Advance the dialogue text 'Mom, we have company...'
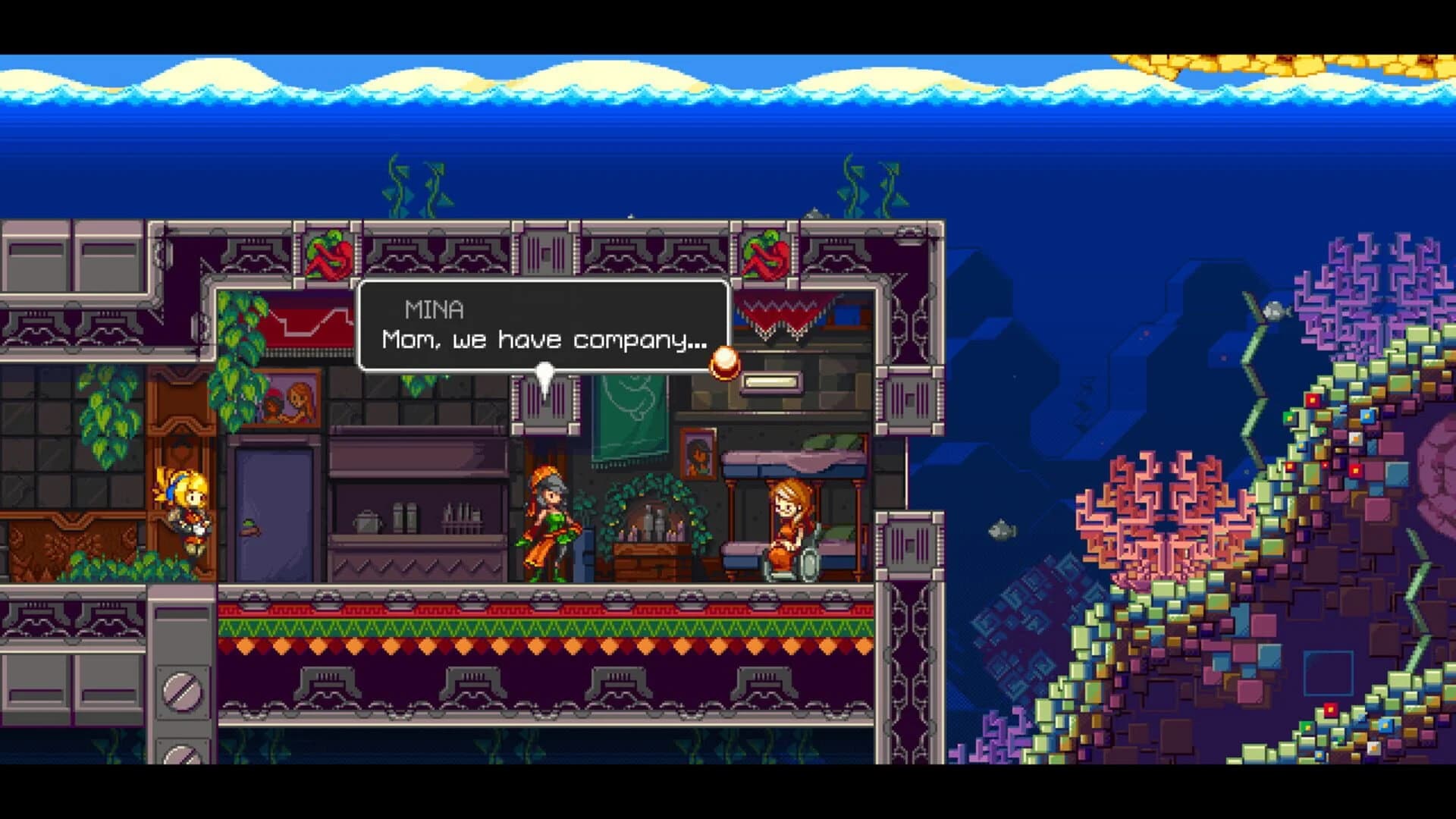1456x819 pixels. (543, 340)
